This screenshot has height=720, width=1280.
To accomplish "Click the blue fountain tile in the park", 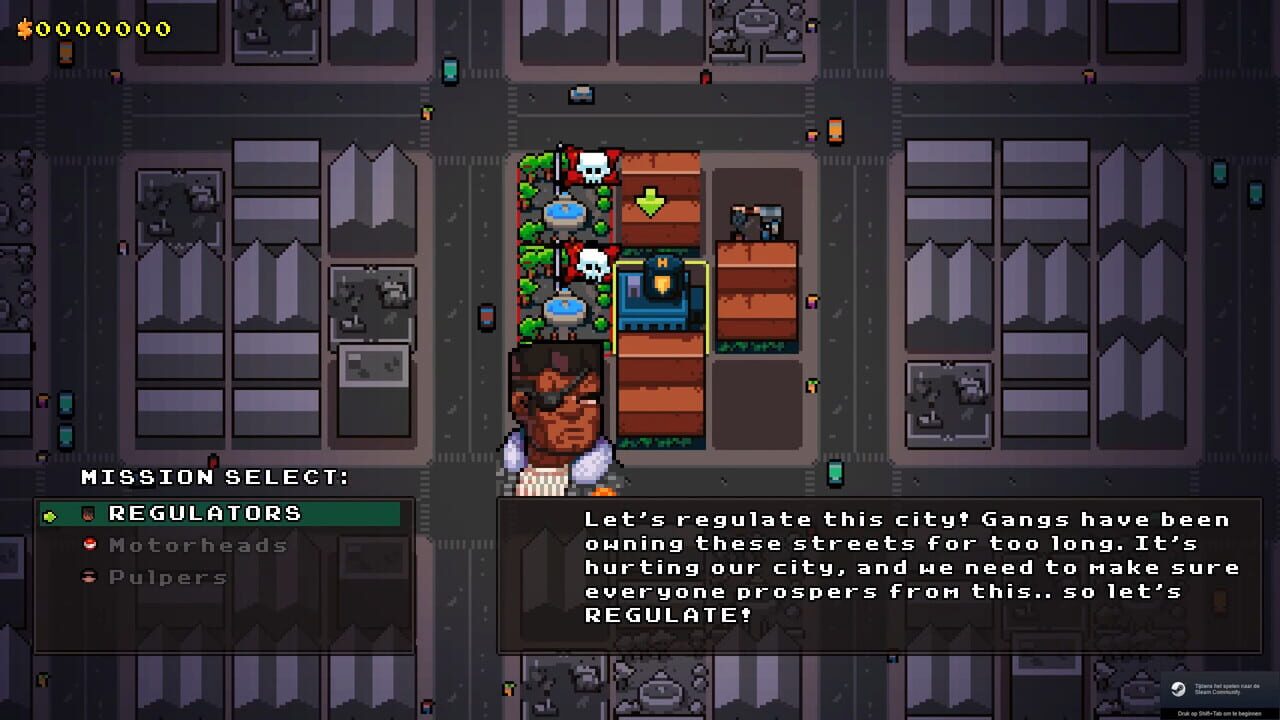I will [563, 210].
